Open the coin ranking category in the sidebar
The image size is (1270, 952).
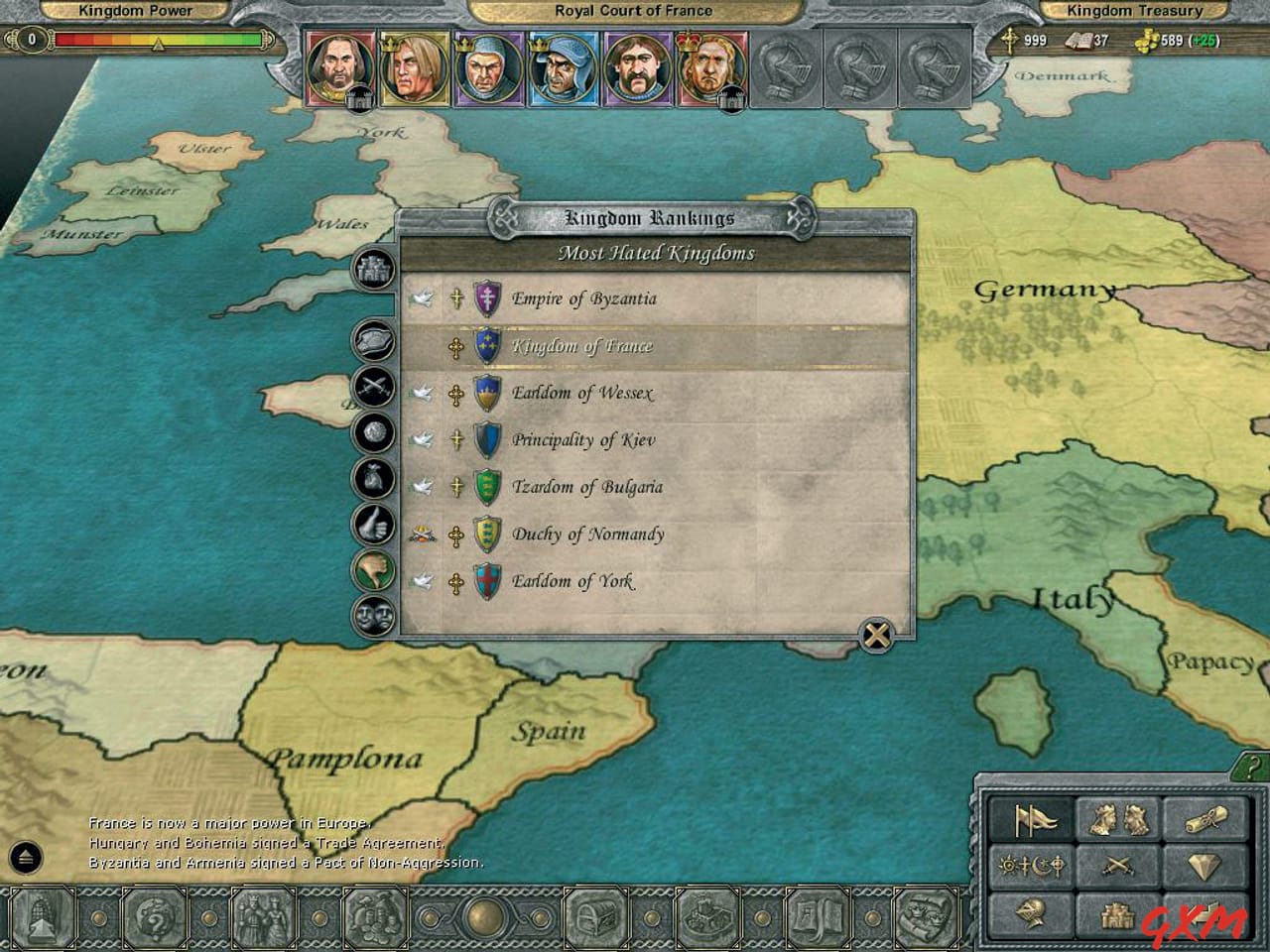372,431
